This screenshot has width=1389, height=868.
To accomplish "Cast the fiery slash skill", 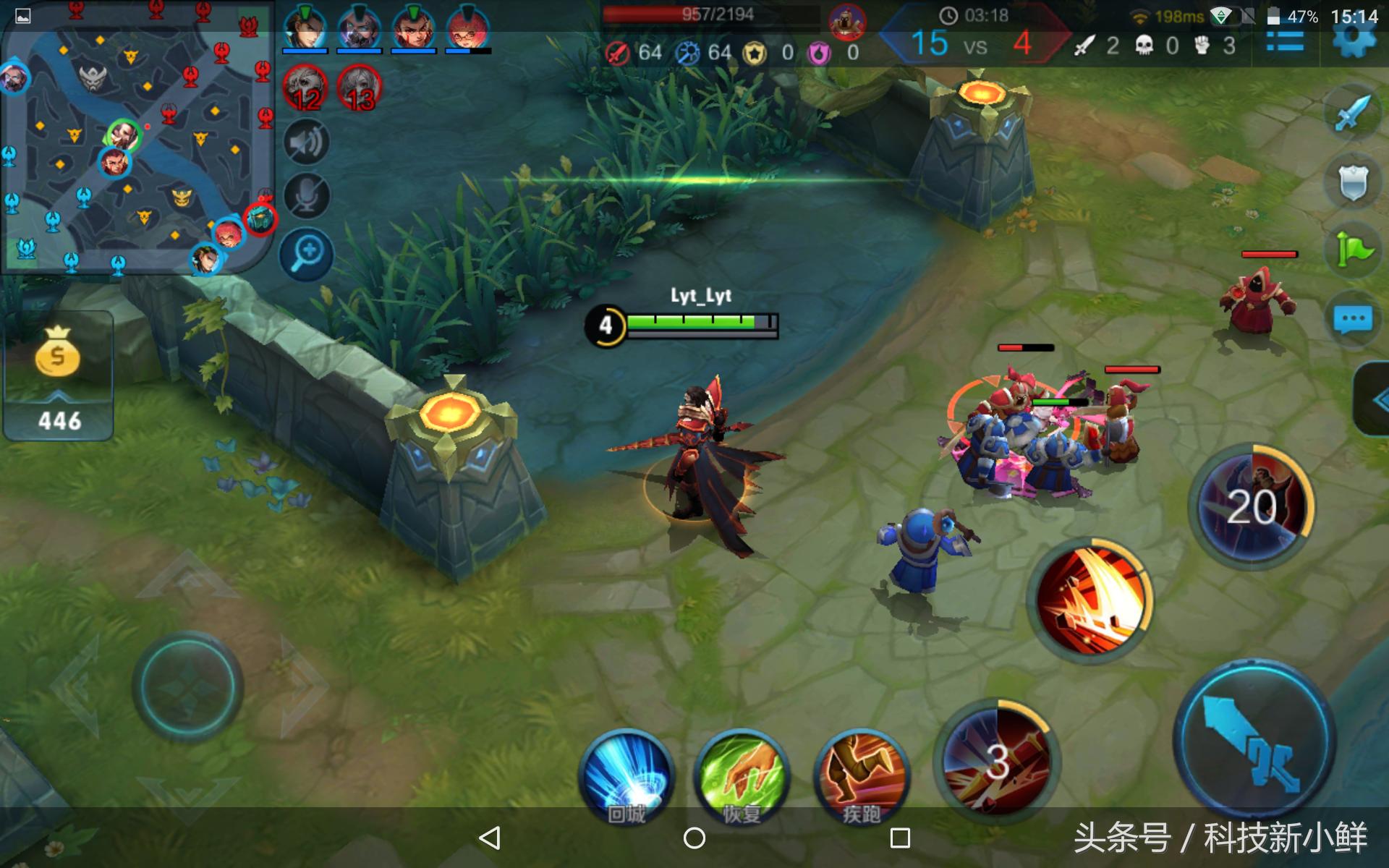I will pyautogui.click(x=1090, y=600).
